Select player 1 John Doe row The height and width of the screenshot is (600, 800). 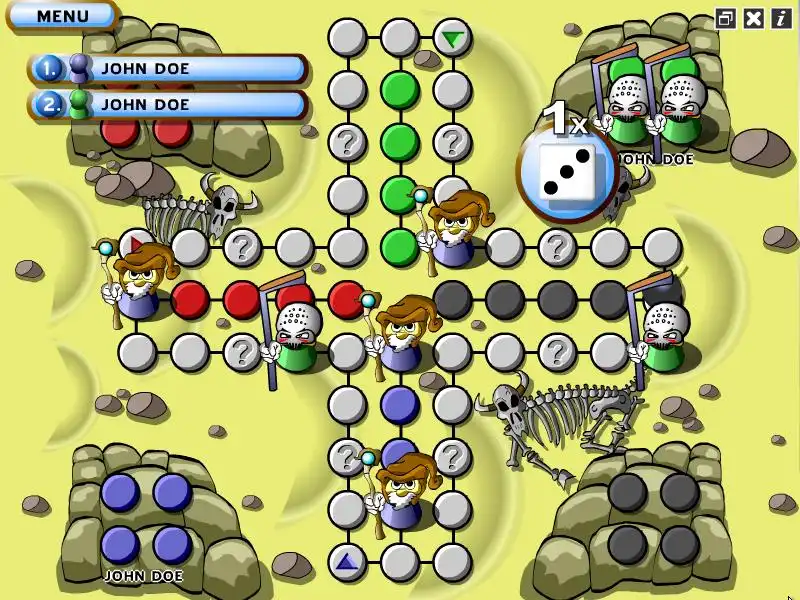(x=168, y=68)
